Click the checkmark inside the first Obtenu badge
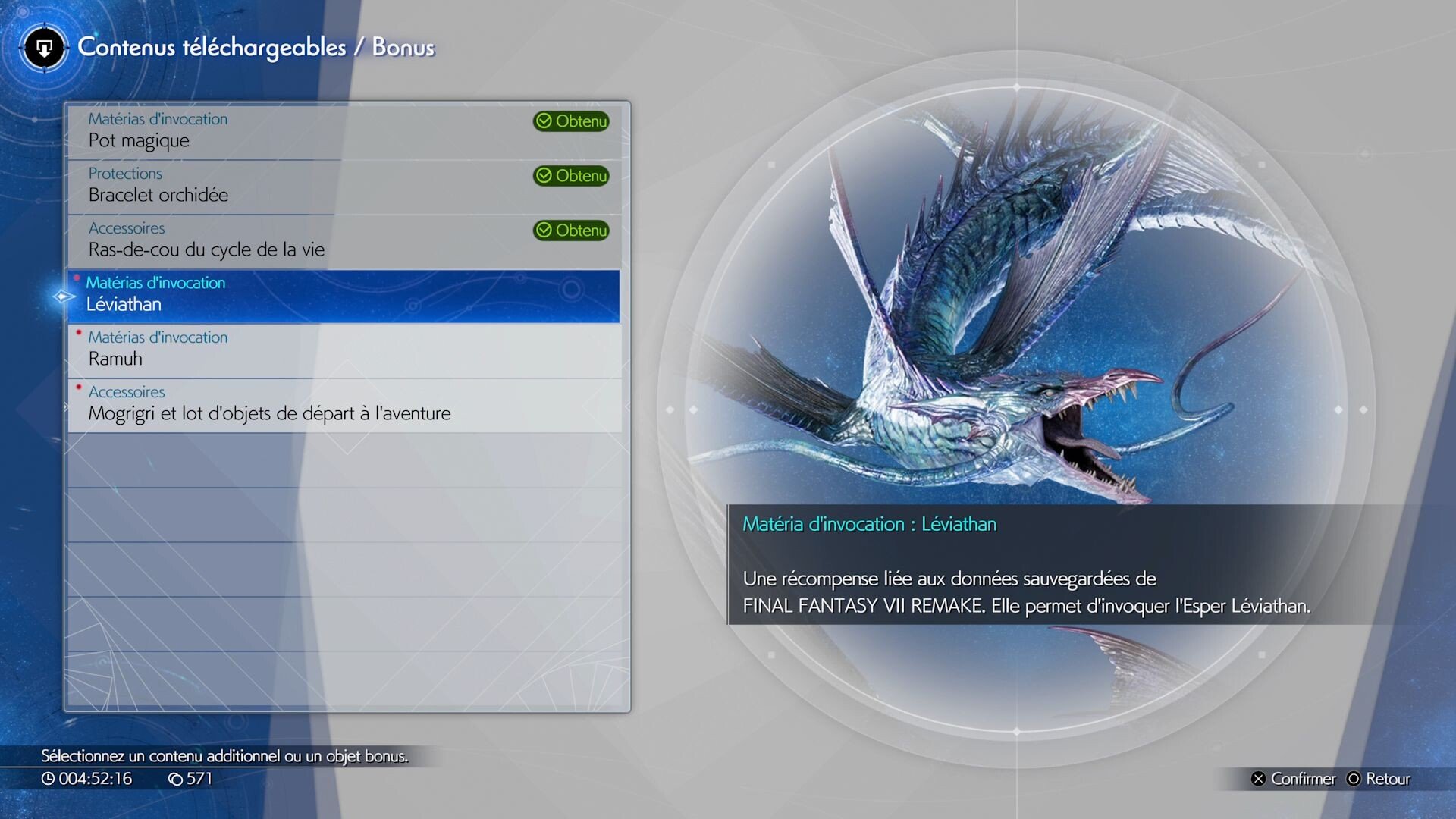1456x819 pixels. 545,121
